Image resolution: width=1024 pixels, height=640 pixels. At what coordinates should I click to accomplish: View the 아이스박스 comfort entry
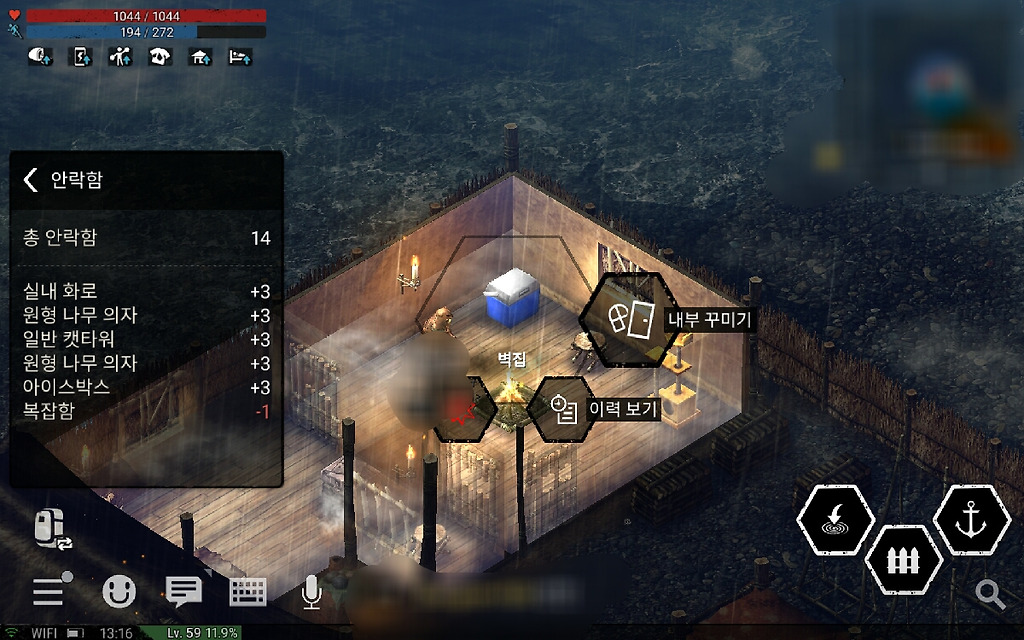[146, 387]
